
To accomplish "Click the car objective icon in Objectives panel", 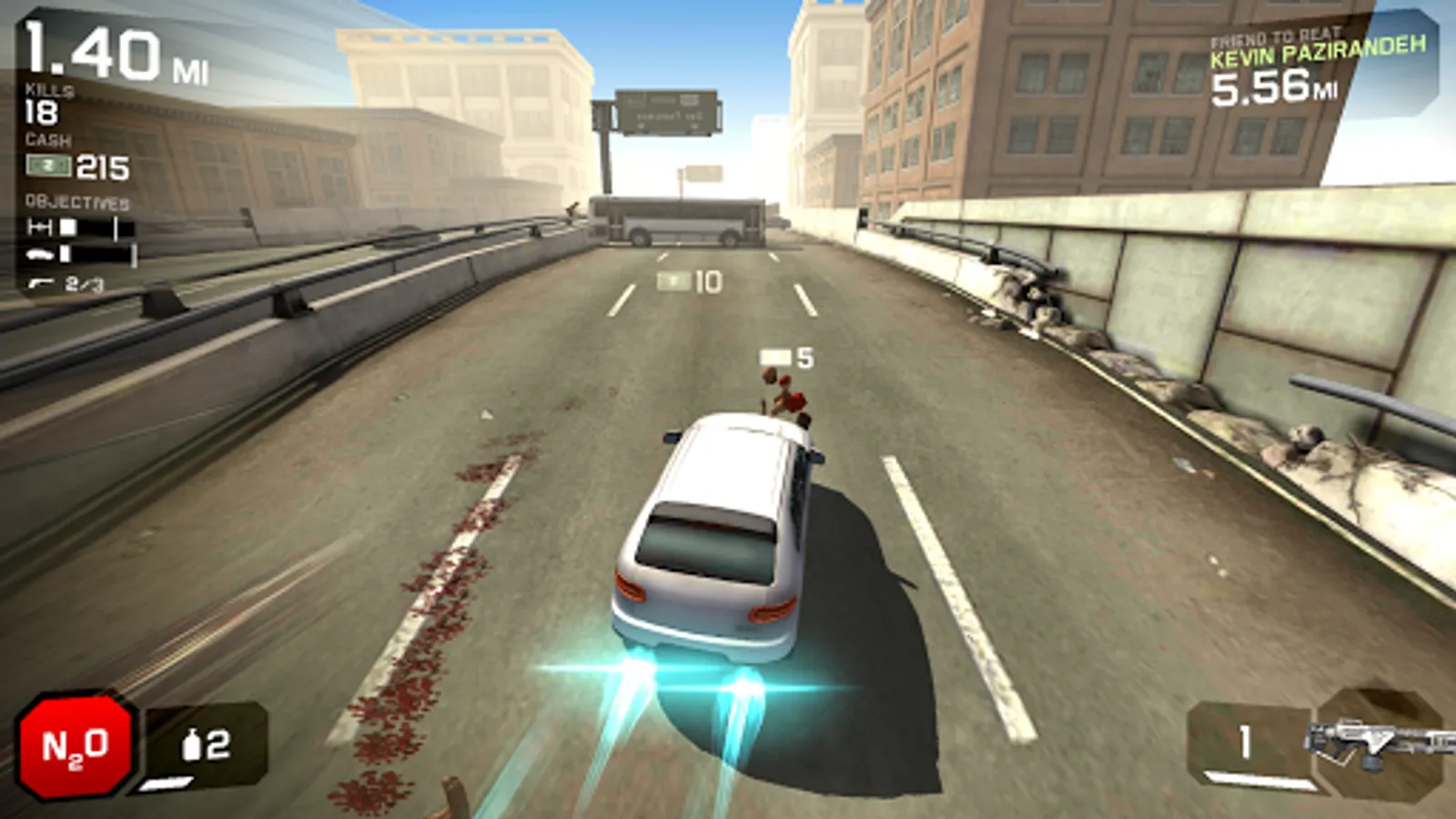I will pyautogui.click(x=39, y=255).
